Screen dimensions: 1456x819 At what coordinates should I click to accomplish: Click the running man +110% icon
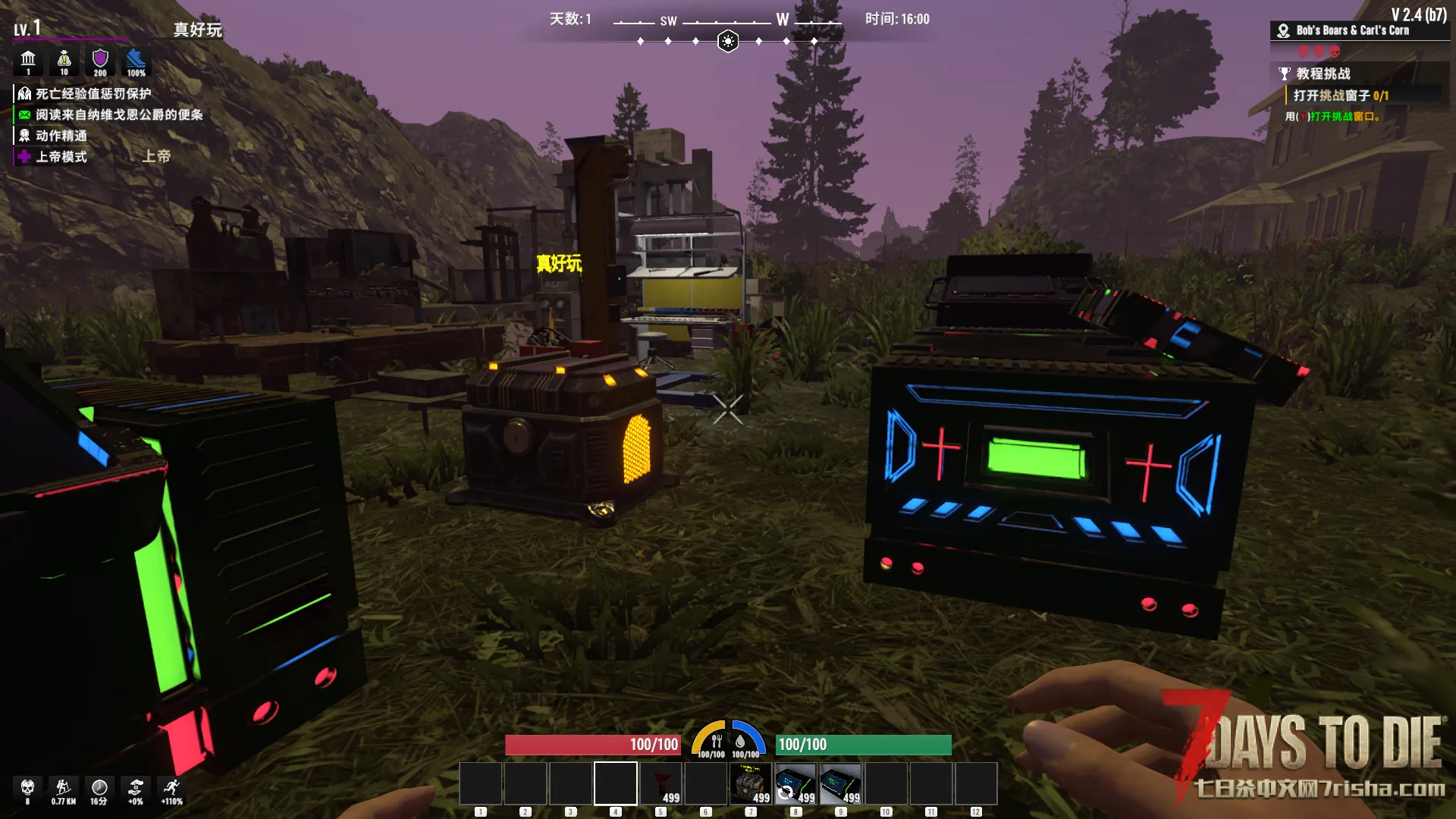point(172,789)
